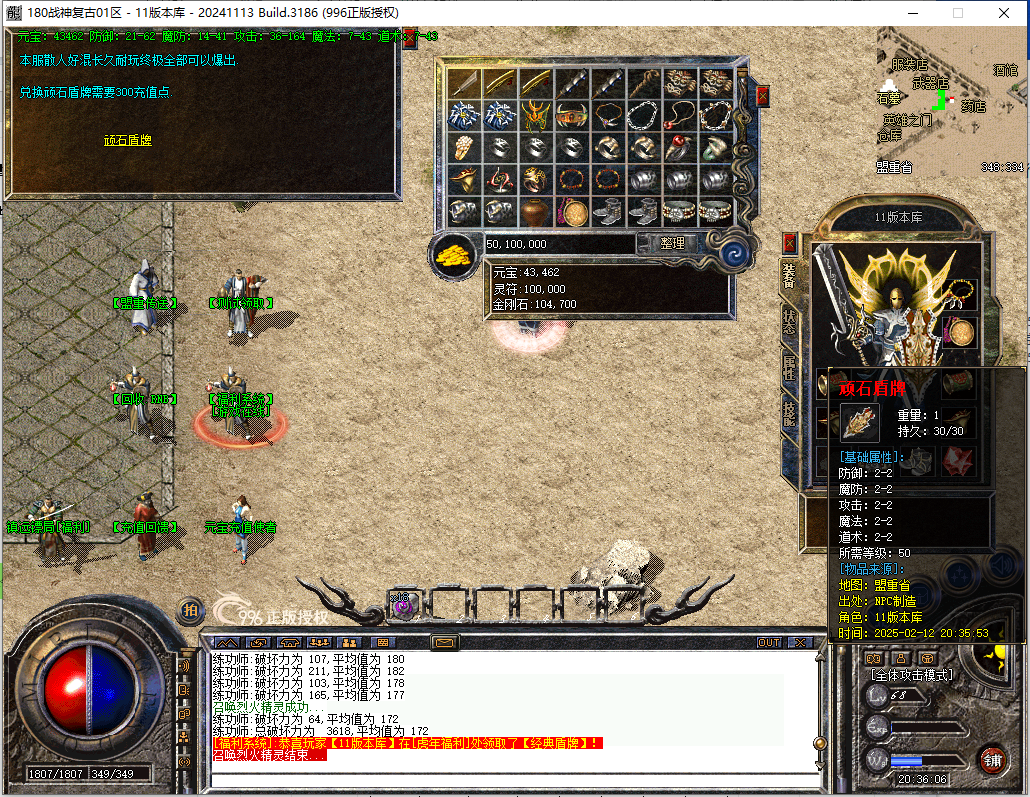
Task: Use the purple orb in the hotbar
Action: click(403, 604)
